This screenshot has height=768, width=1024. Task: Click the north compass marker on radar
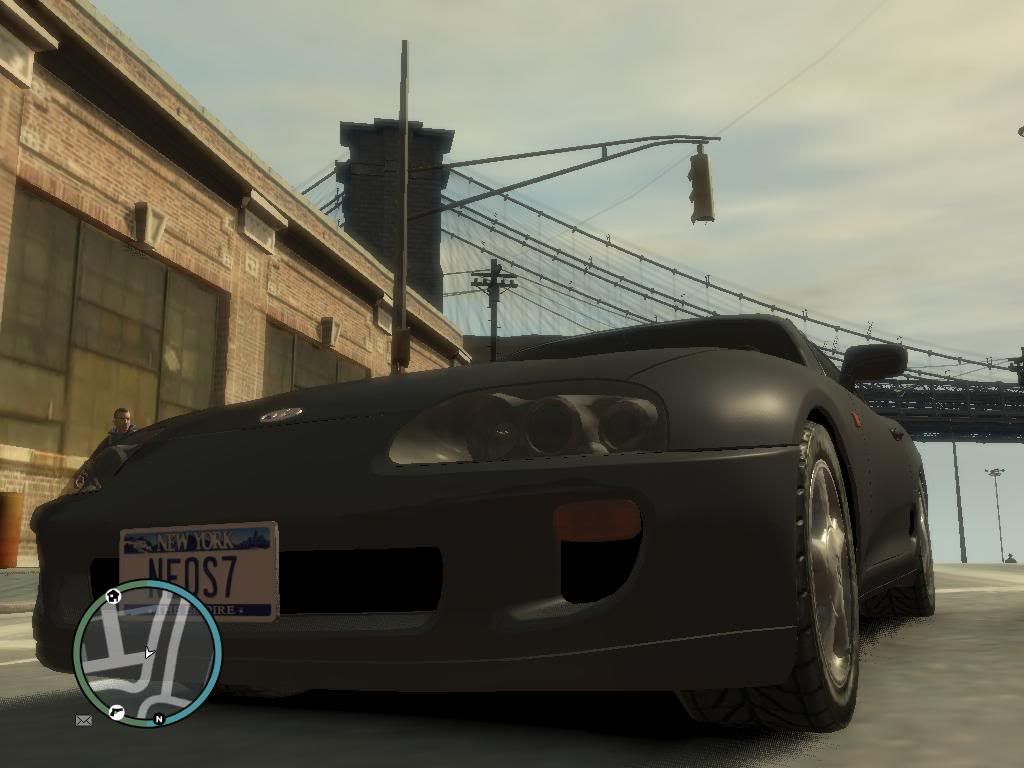tap(158, 718)
